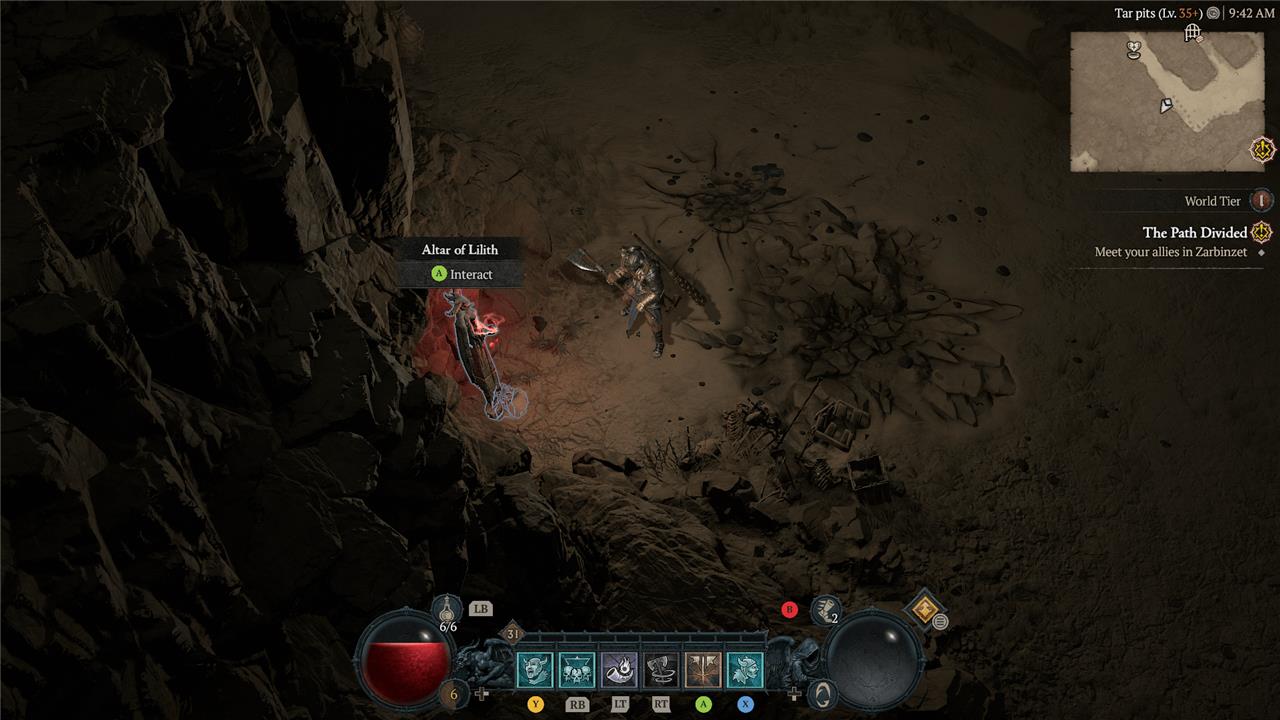The width and height of the screenshot is (1280, 720).
Task: Select the altar marker on minimap
Action: 1134,47
